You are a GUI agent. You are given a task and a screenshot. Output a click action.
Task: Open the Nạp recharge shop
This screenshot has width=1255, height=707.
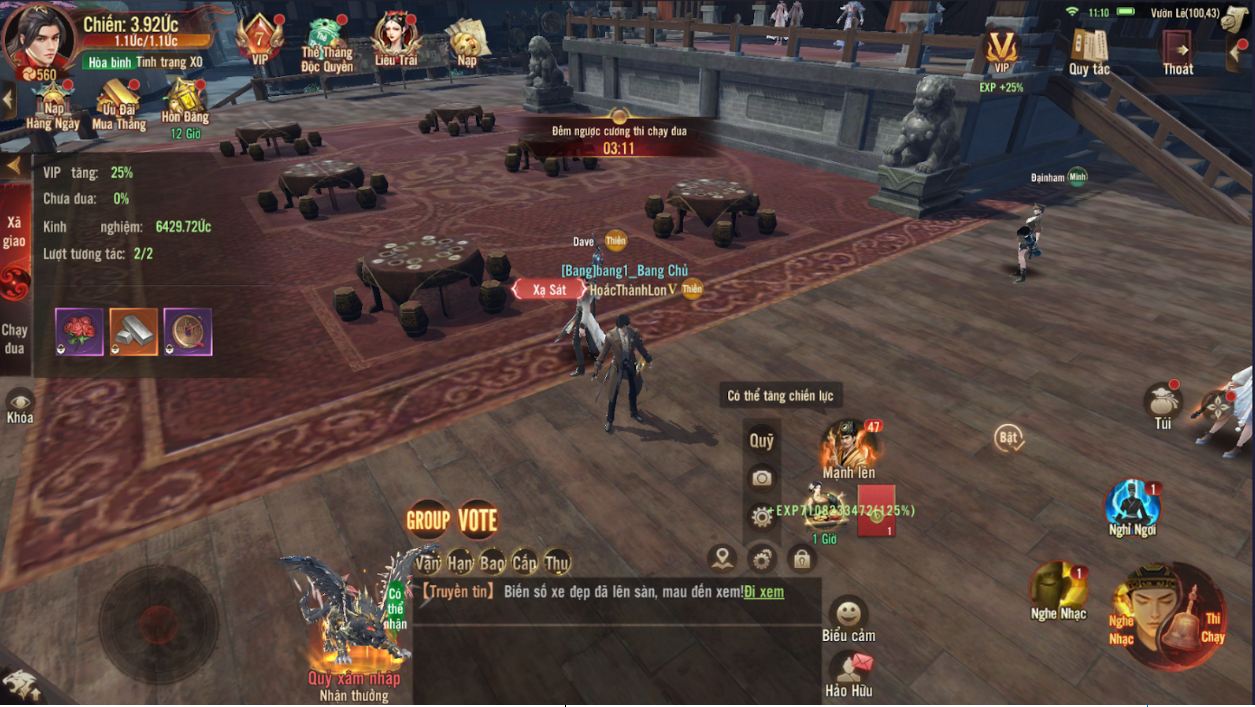pyautogui.click(x=467, y=40)
